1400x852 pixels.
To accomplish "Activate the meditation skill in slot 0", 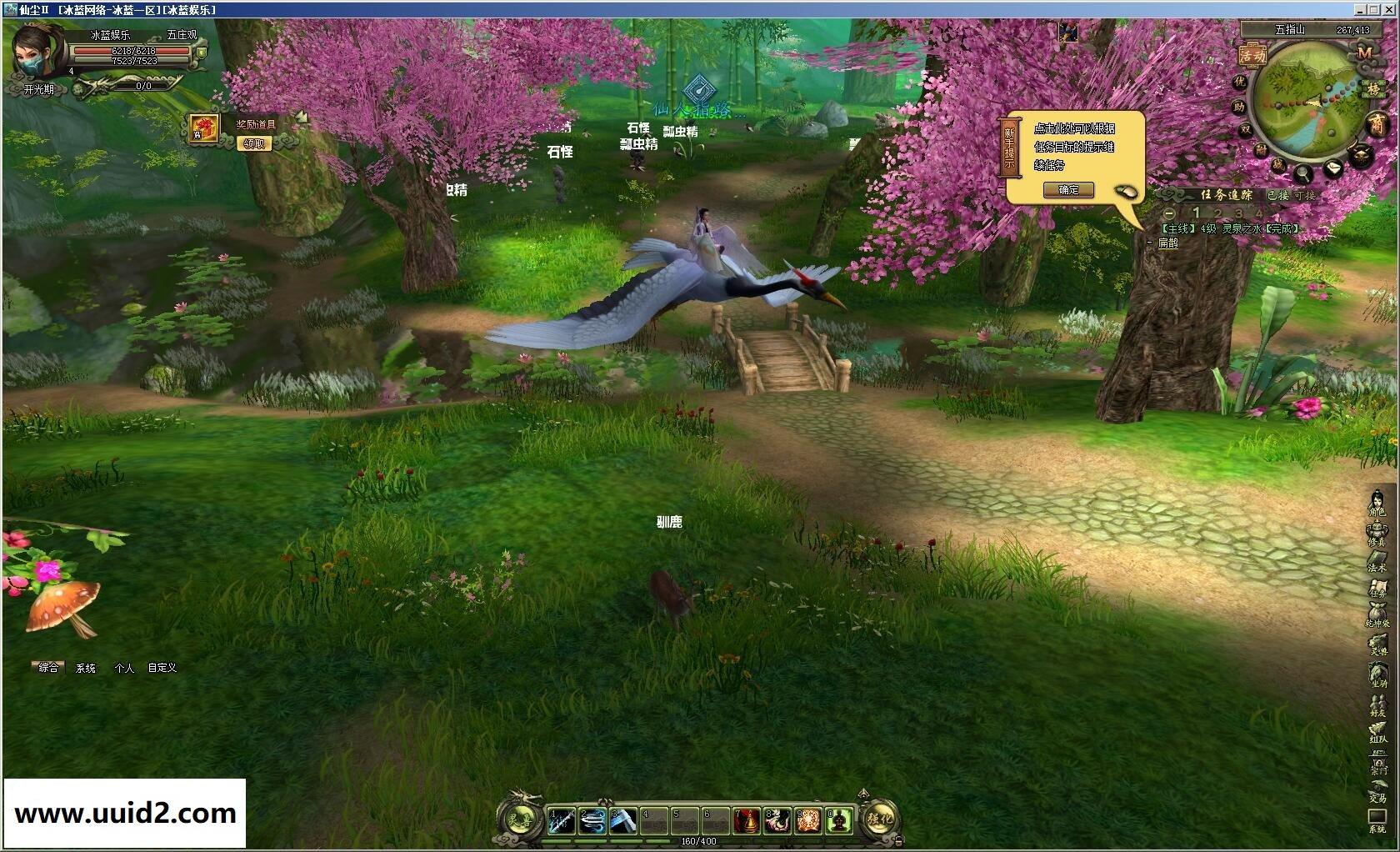I will click(x=839, y=820).
